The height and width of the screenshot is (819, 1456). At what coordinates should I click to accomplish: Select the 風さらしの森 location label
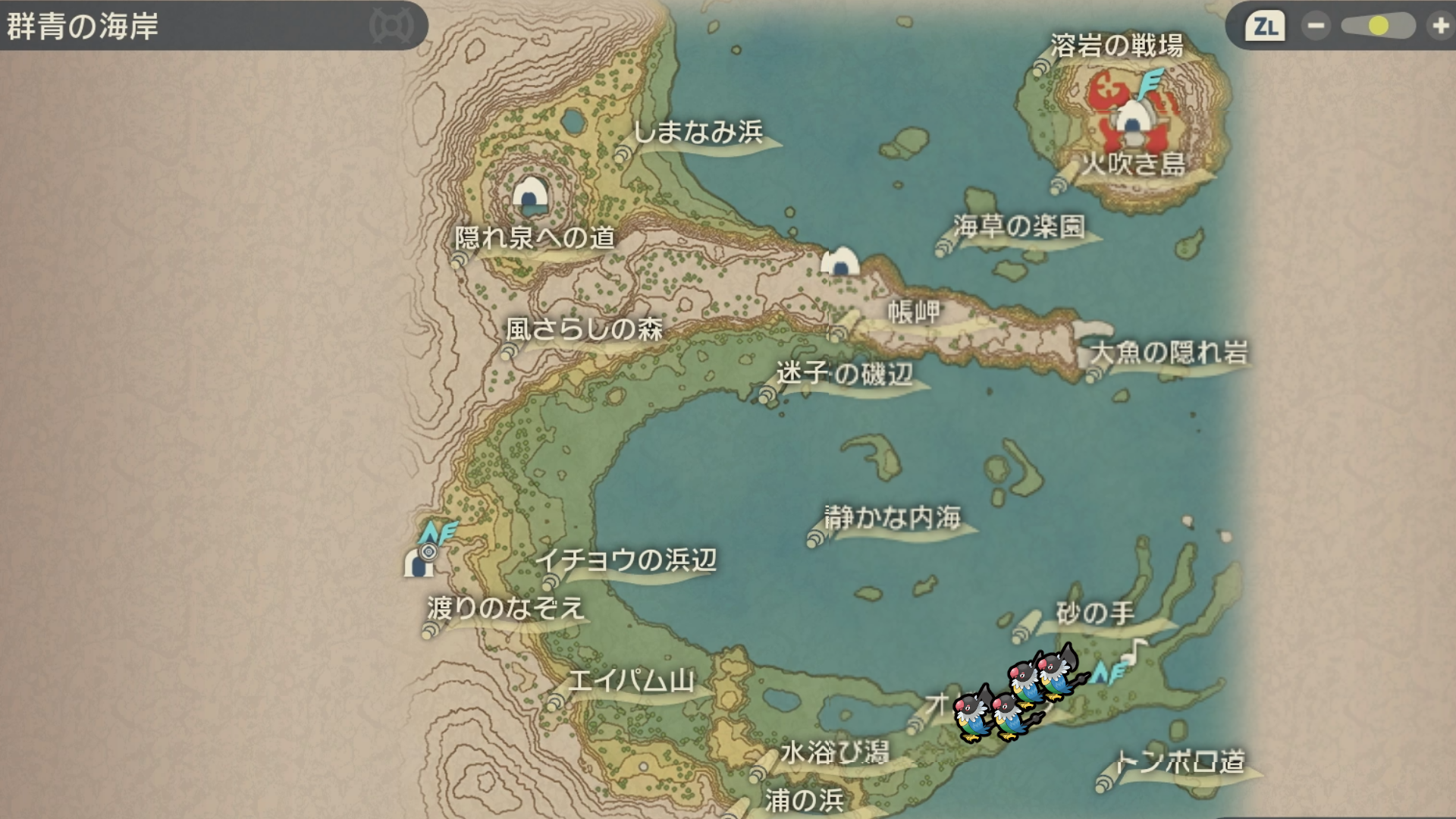coord(584,329)
